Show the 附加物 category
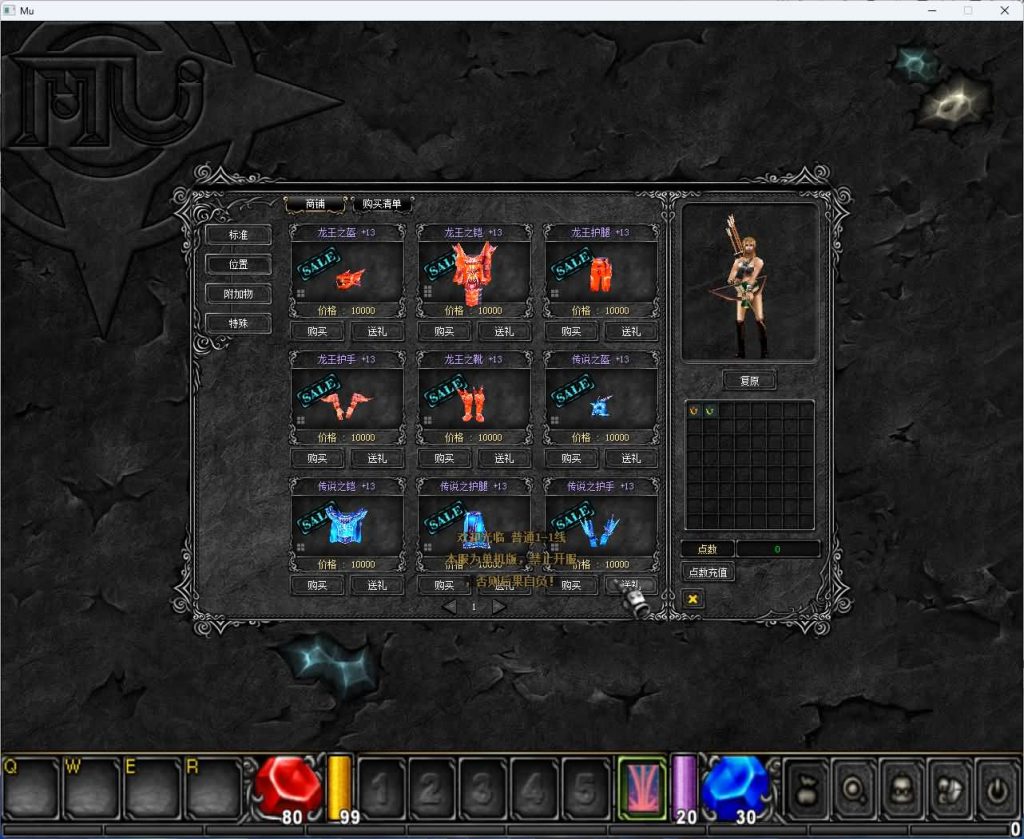The height and width of the screenshot is (839, 1024). coord(237,294)
